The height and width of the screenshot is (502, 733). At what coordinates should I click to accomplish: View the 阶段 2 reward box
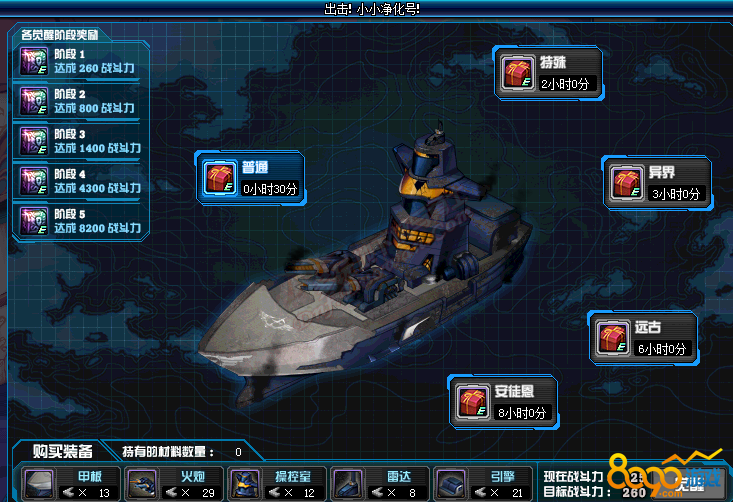point(33,101)
